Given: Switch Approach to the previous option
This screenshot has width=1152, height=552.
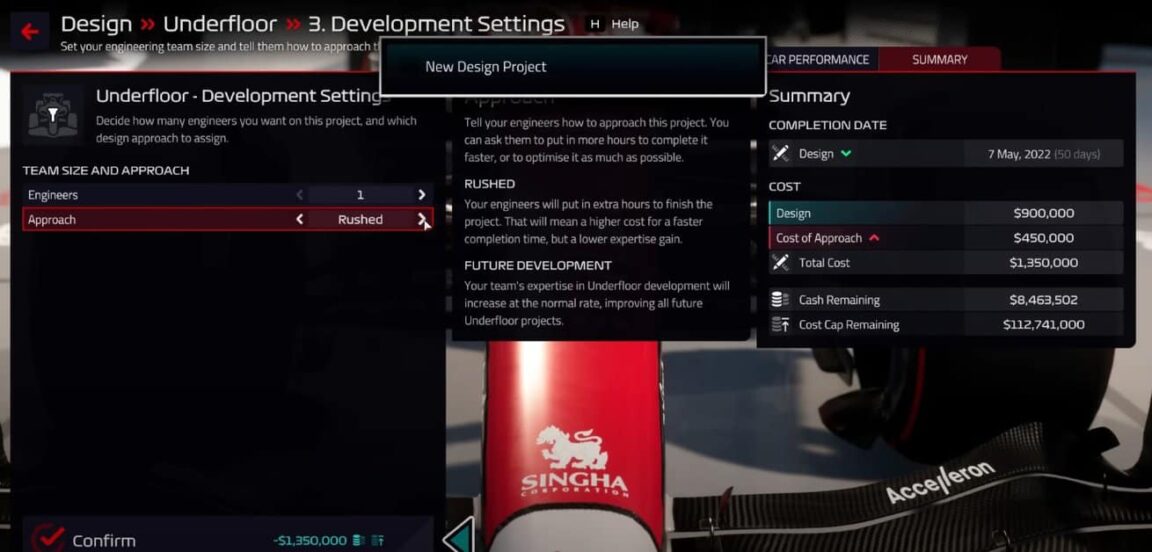Looking at the screenshot, I should 299,219.
